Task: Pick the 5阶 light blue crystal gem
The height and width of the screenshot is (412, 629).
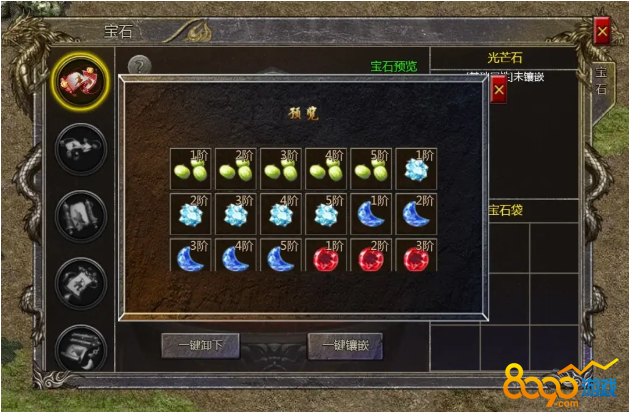Action: 326,213
